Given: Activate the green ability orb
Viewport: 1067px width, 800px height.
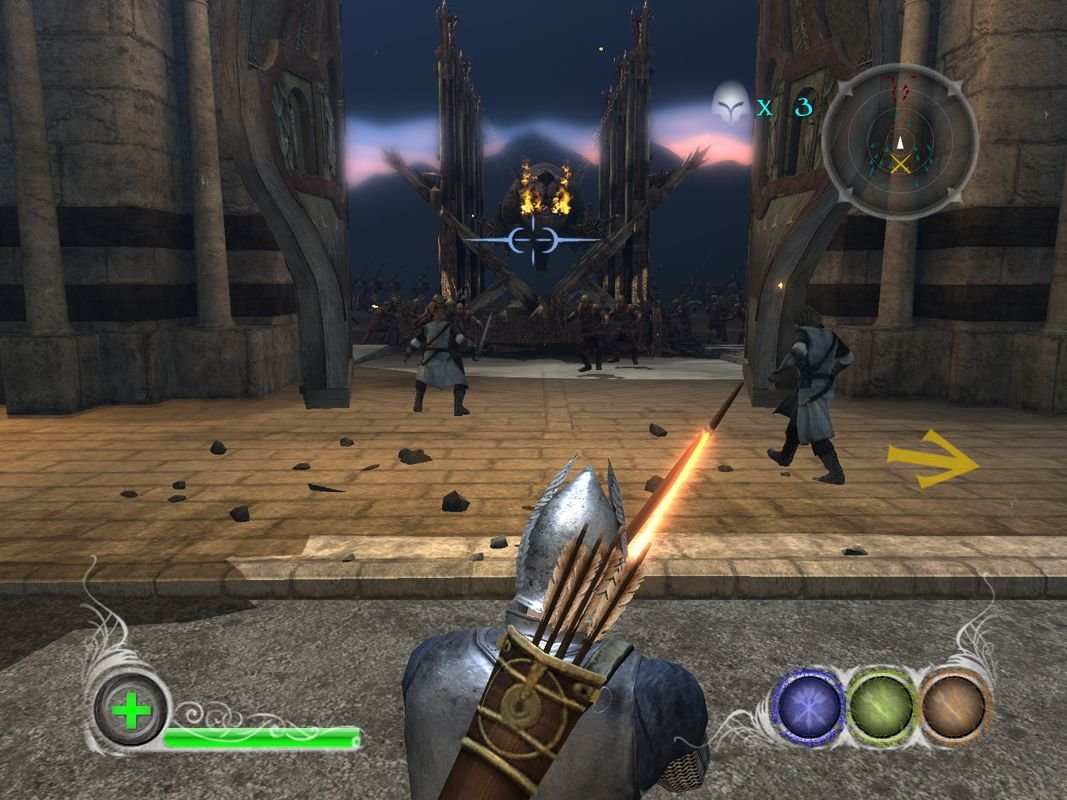Looking at the screenshot, I should (882, 708).
